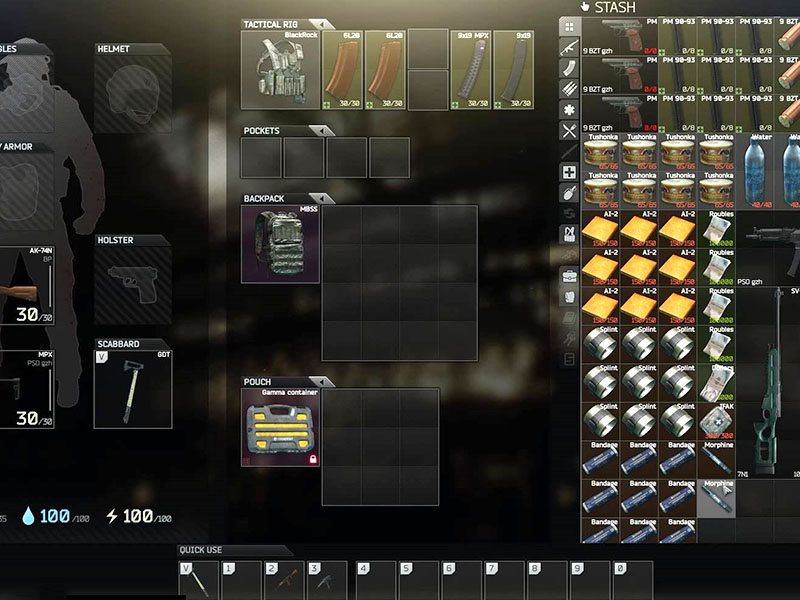Click the MBSS backpack slot

(281, 244)
